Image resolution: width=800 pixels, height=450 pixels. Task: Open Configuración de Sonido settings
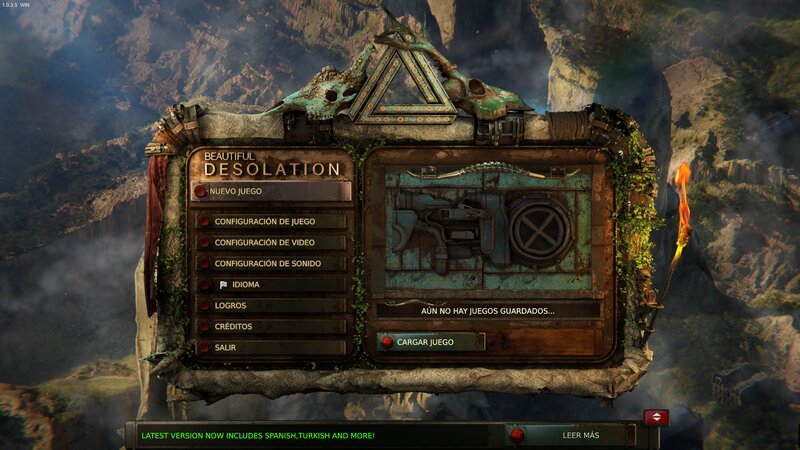[x=271, y=264]
